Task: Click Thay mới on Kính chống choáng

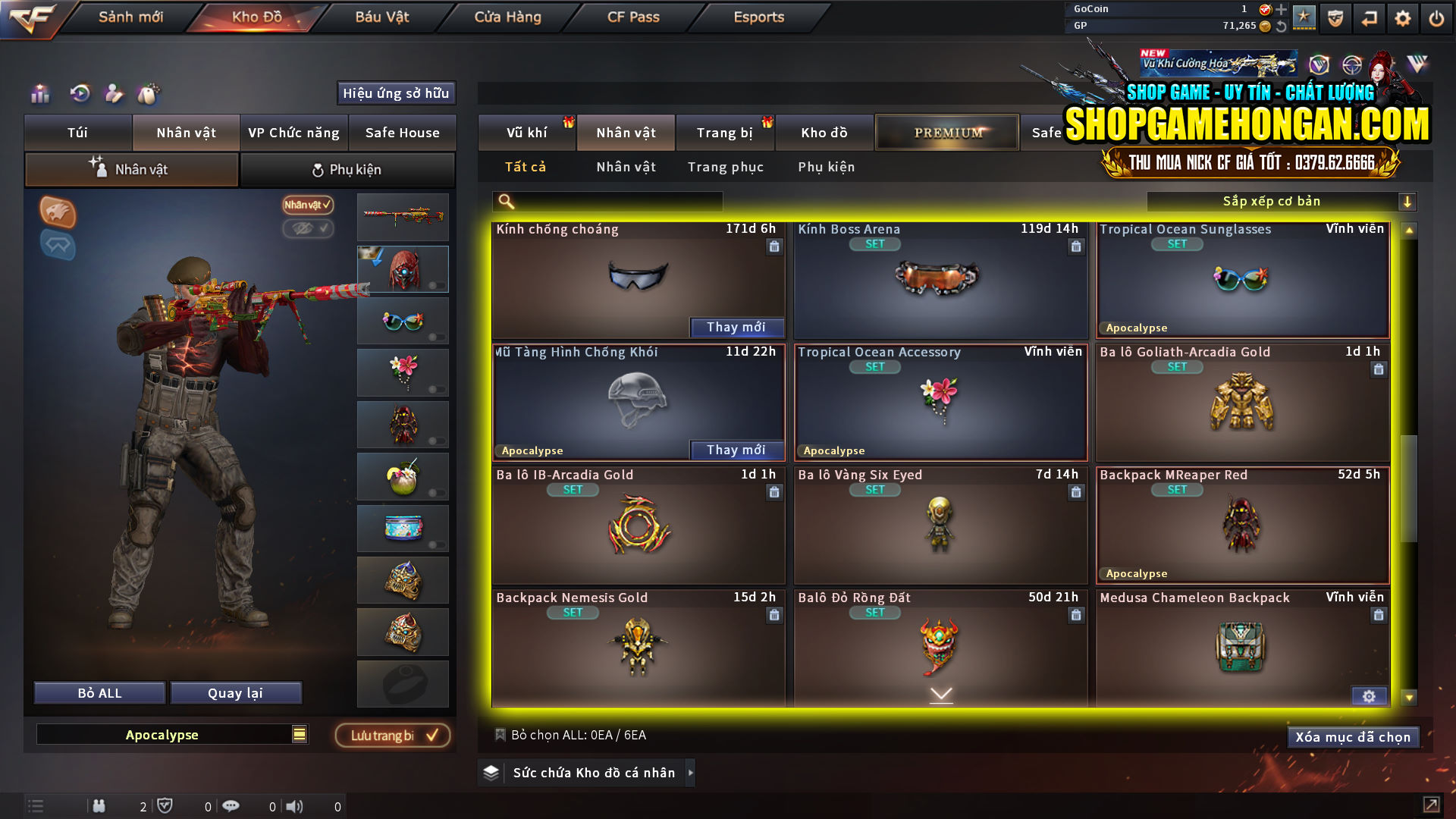Action: pyautogui.click(x=736, y=327)
